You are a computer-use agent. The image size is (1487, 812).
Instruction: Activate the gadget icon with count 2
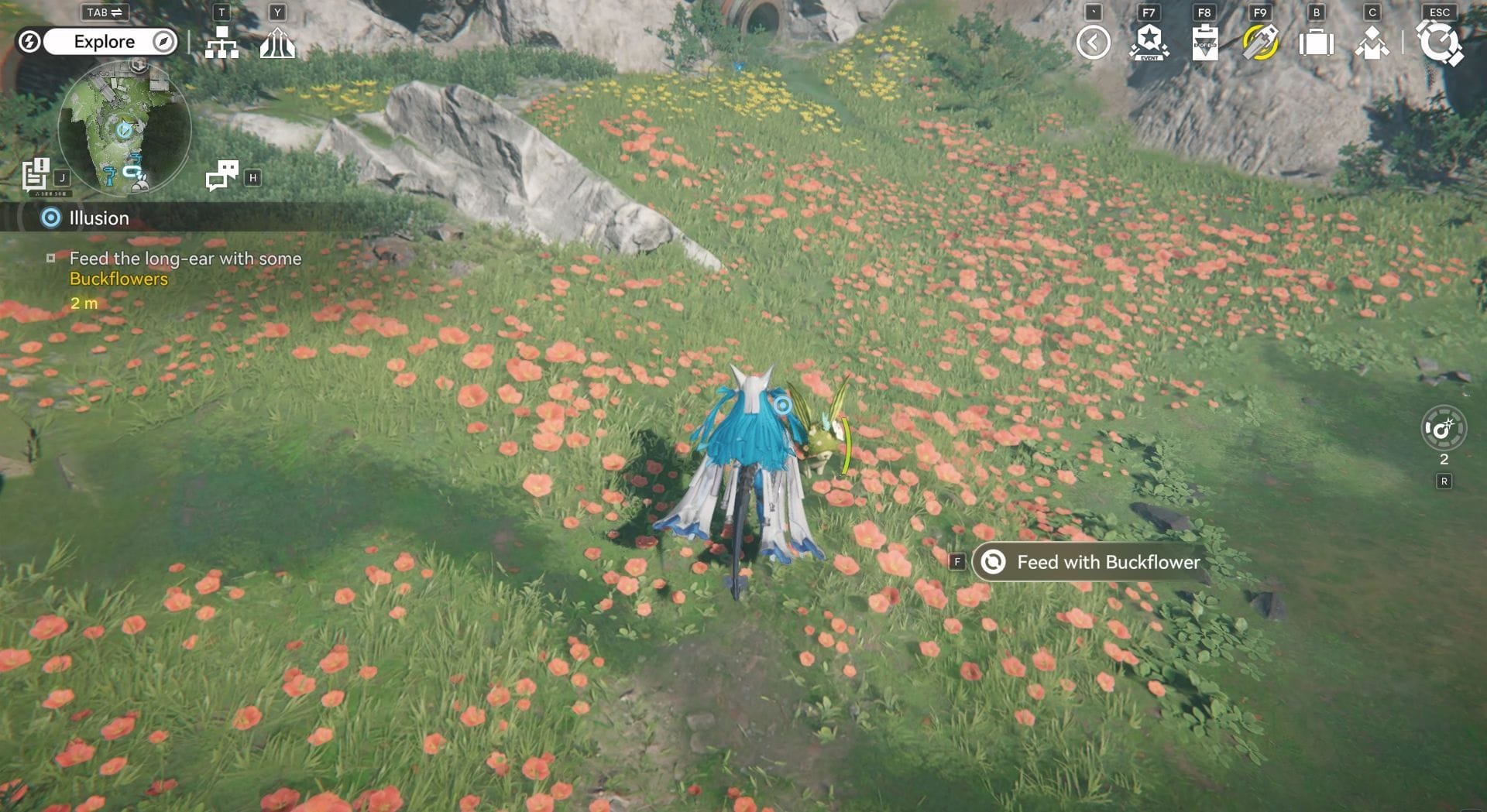click(1444, 428)
